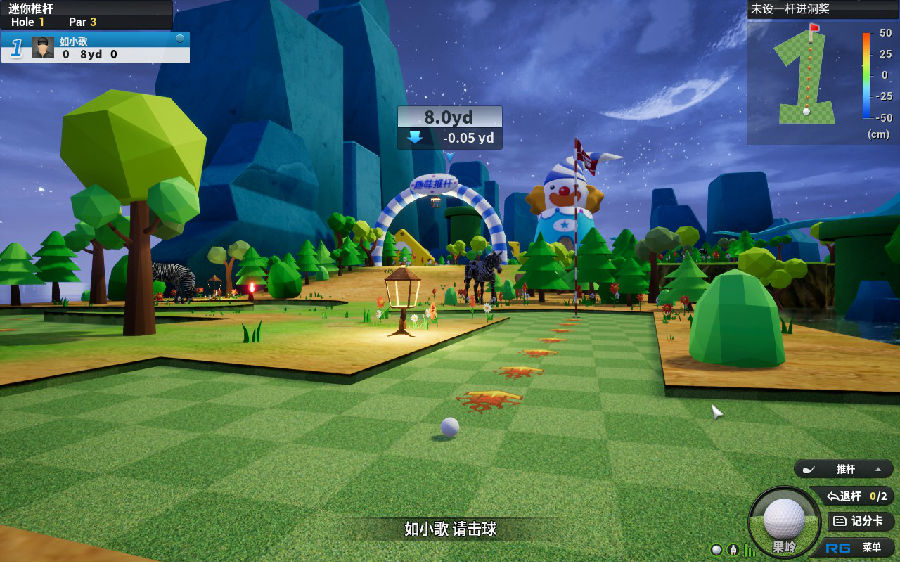Viewport: 900px width, 562px height.
Task: Click the small character status icon
Action: [x=733, y=550]
